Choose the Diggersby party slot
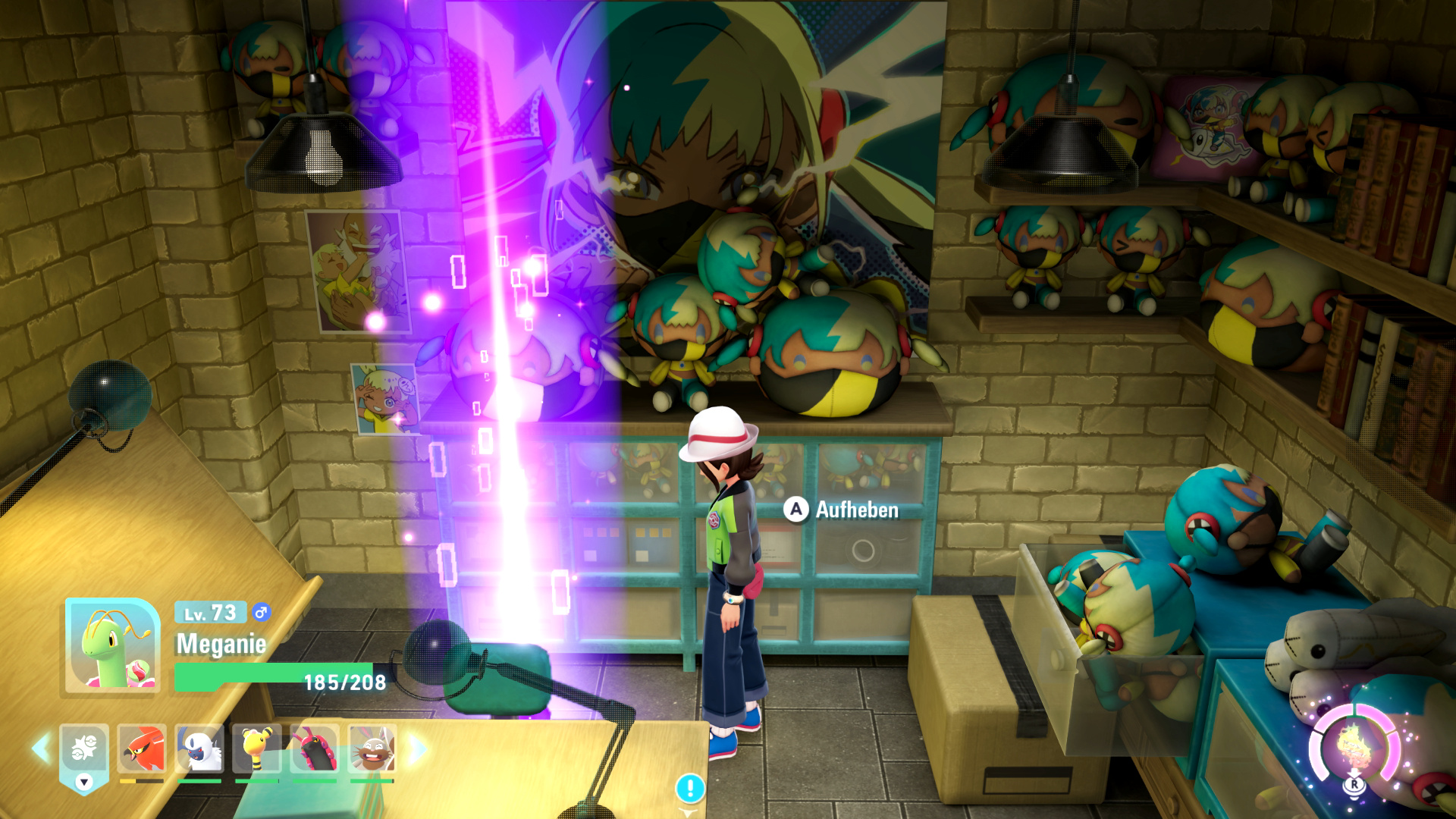Screen dimensions: 1456x819 pyautogui.click(x=372, y=748)
